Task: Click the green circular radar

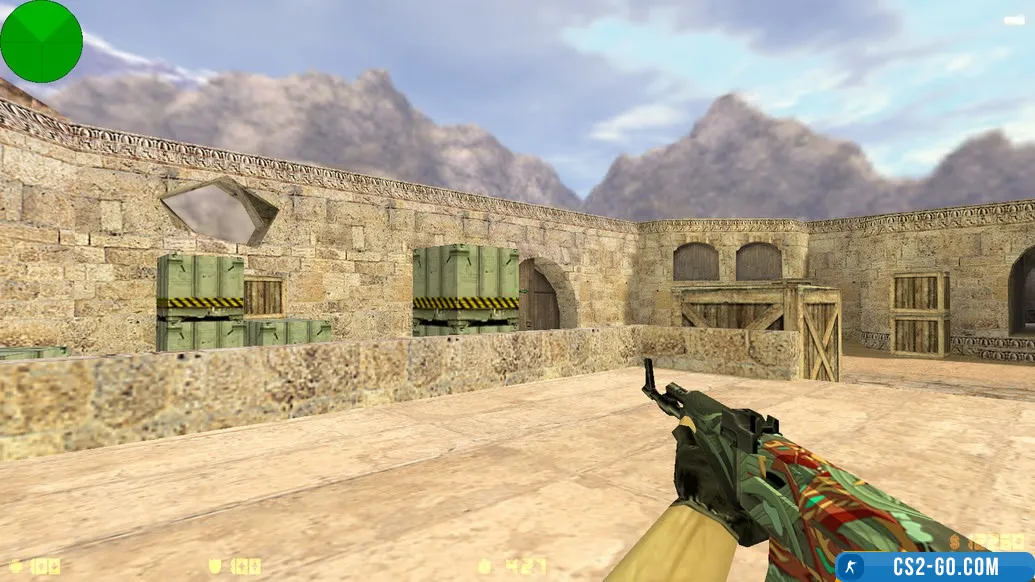Action: click(41, 41)
